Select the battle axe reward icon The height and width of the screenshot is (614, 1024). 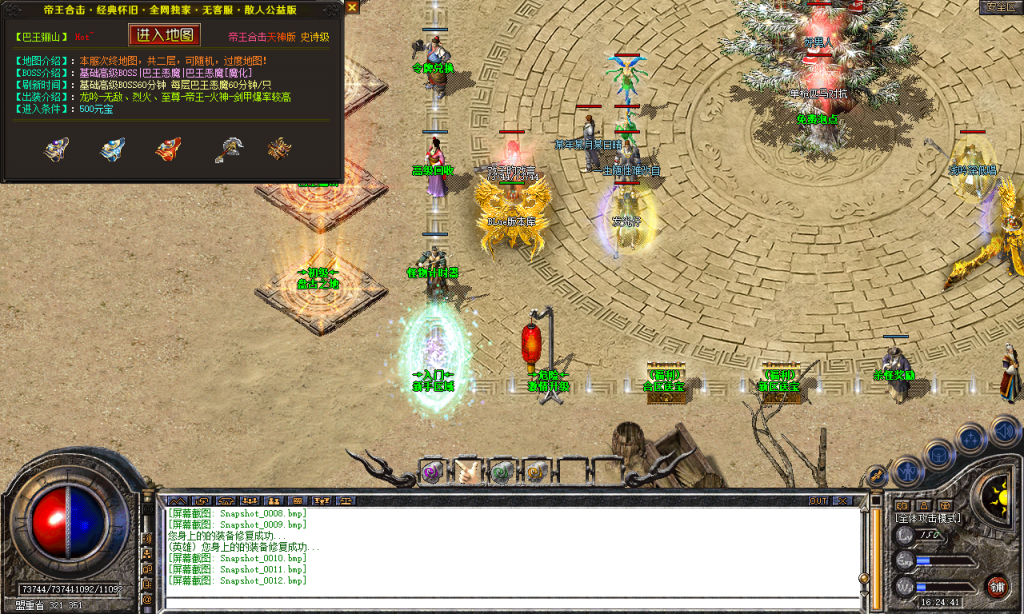click(x=229, y=150)
